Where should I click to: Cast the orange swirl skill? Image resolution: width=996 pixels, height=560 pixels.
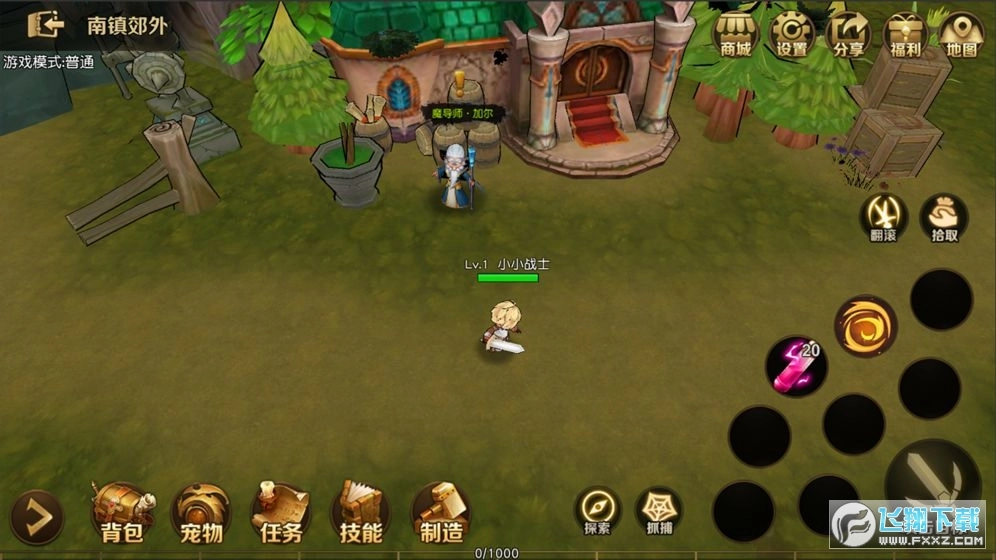click(865, 326)
